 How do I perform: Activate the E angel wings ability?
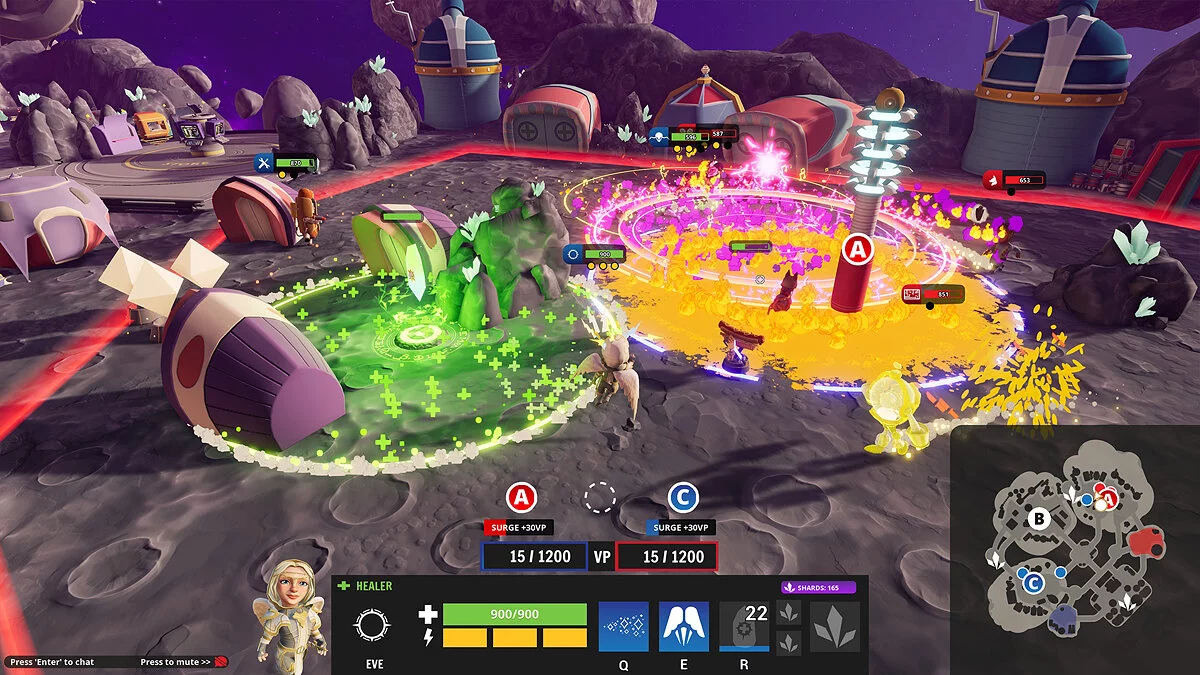[x=684, y=627]
